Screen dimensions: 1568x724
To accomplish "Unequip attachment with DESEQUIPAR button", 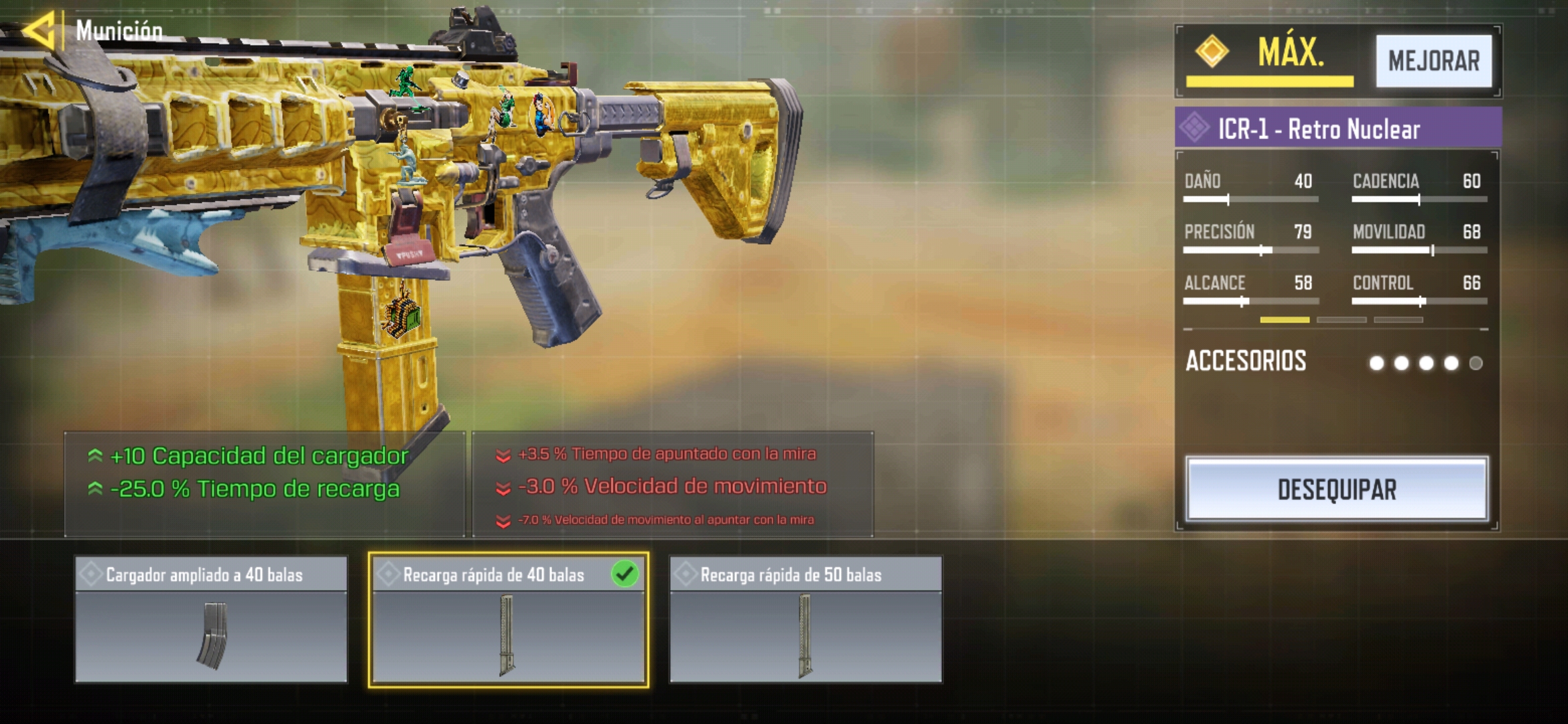I will 1336,489.
